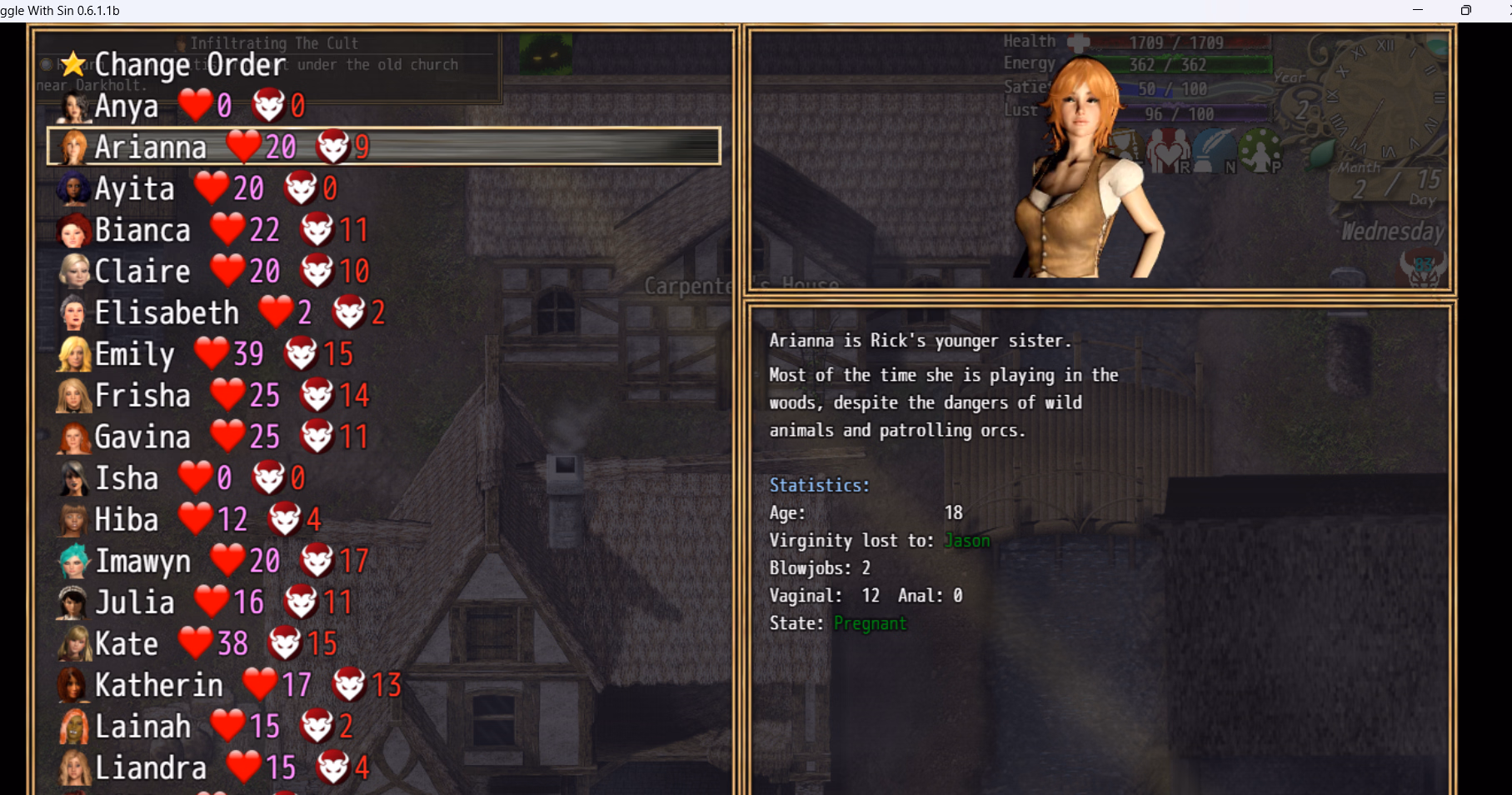This screenshot has height=795, width=1512.
Task: Select the Isha row
Action: [127, 478]
